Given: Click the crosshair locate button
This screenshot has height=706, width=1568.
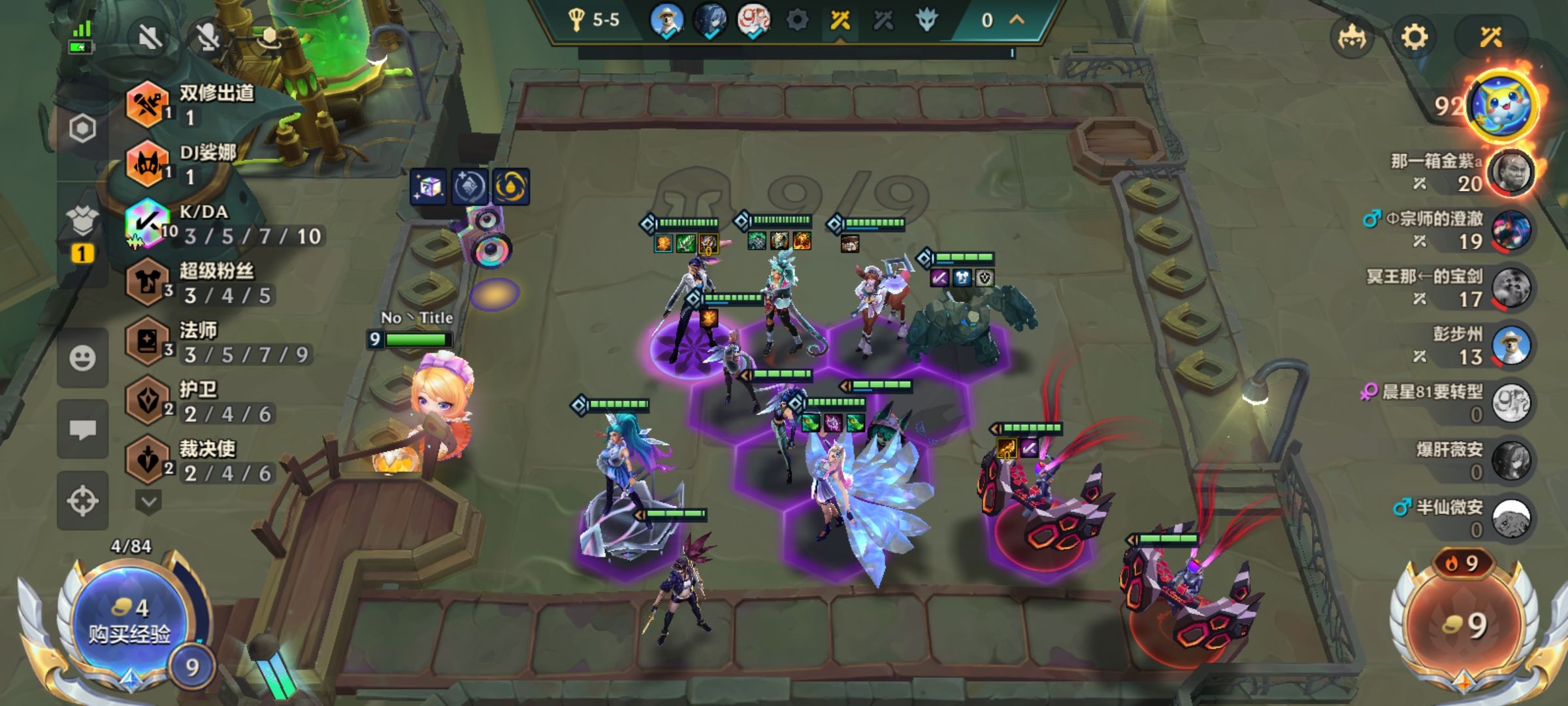Looking at the screenshot, I should click(x=82, y=501).
